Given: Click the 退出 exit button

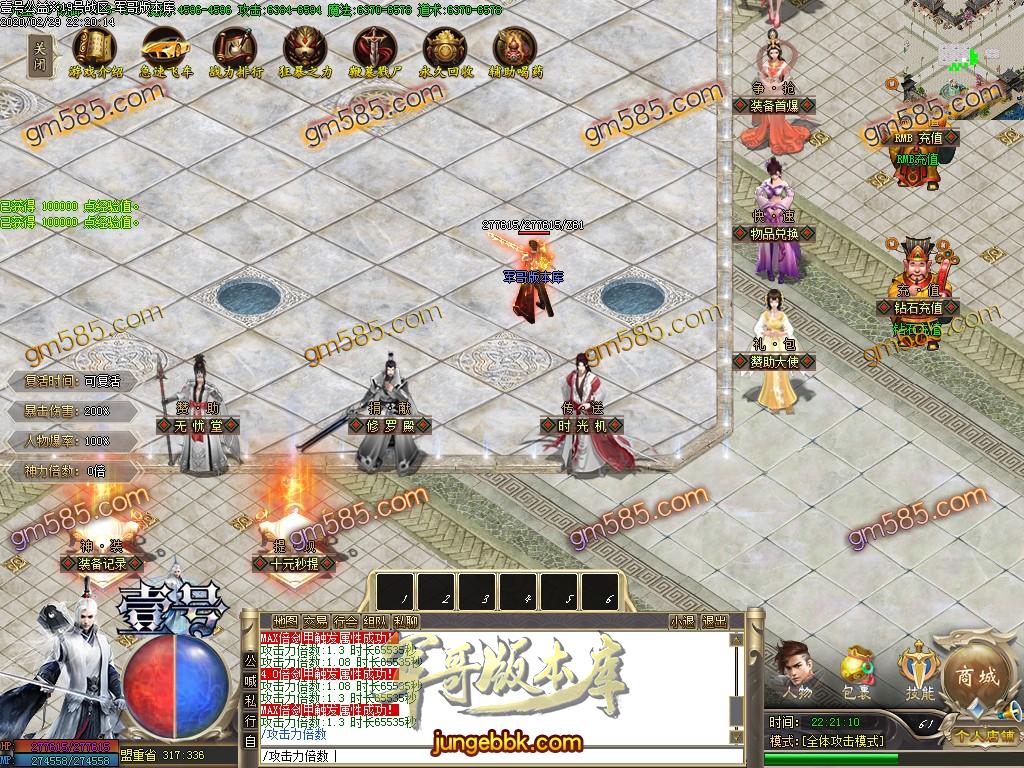Looking at the screenshot, I should (714, 621).
